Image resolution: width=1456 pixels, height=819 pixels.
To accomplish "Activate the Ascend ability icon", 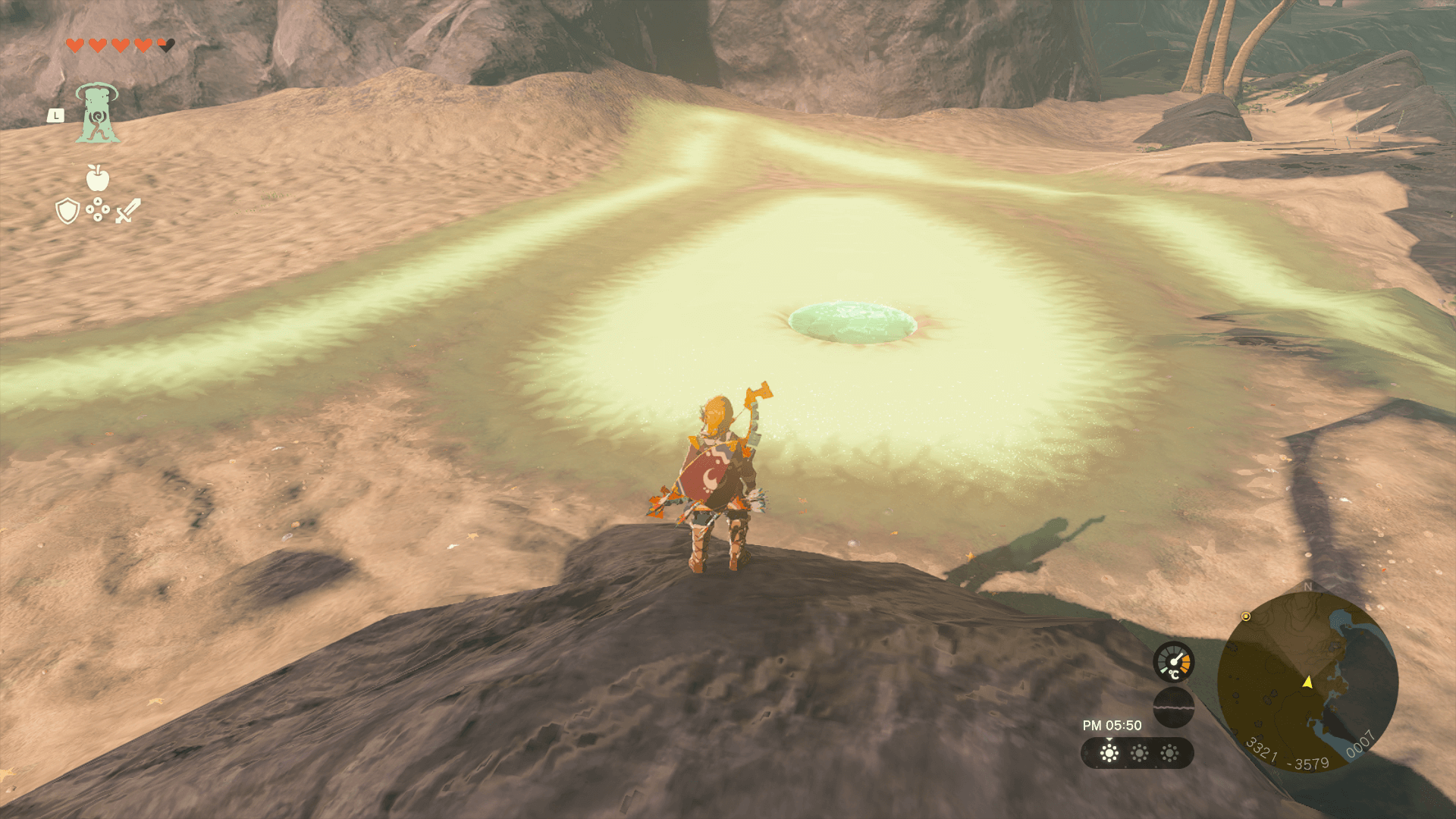I will (x=97, y=114).
